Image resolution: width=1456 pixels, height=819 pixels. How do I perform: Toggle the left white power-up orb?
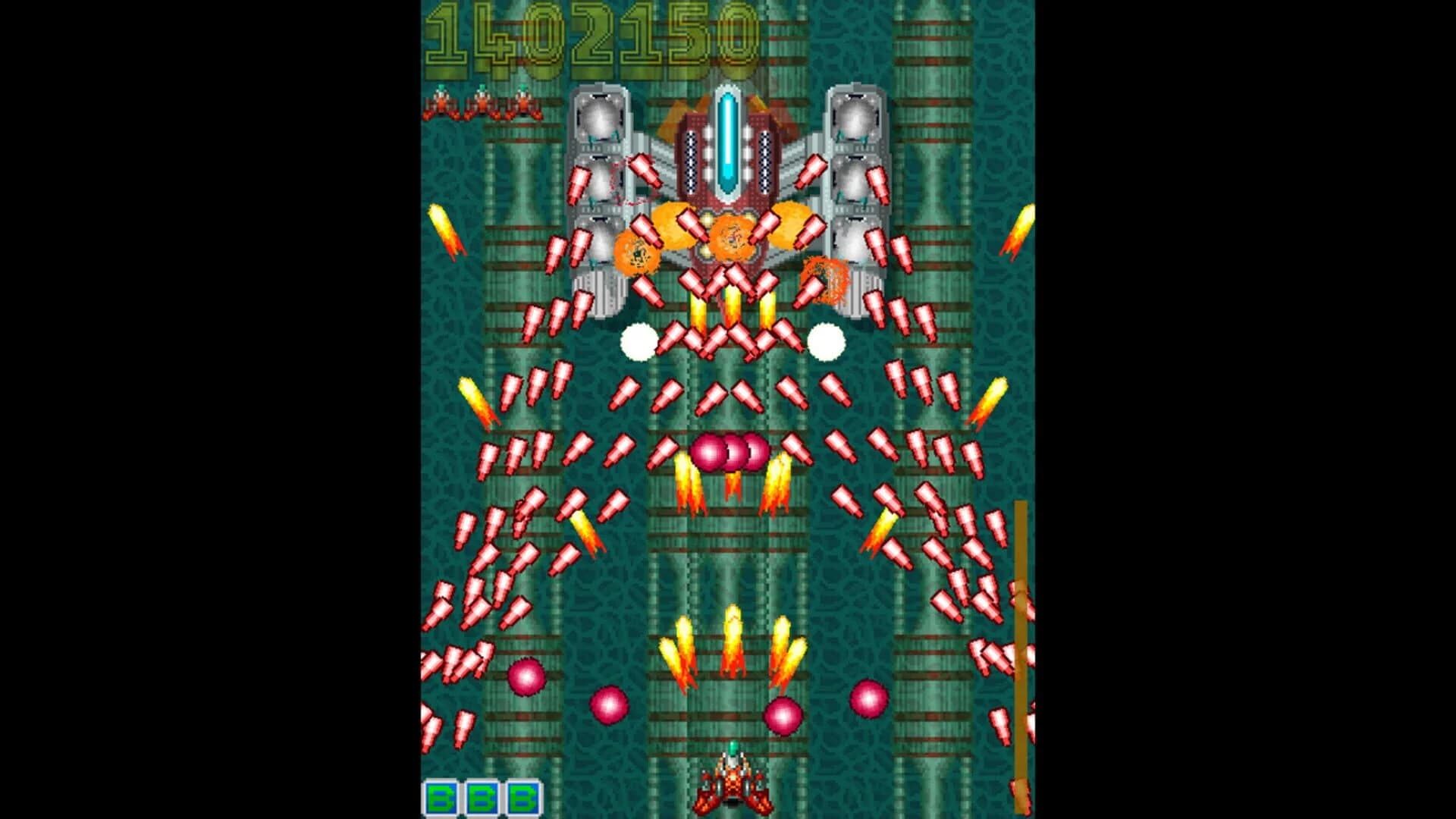tap(639, 343)
